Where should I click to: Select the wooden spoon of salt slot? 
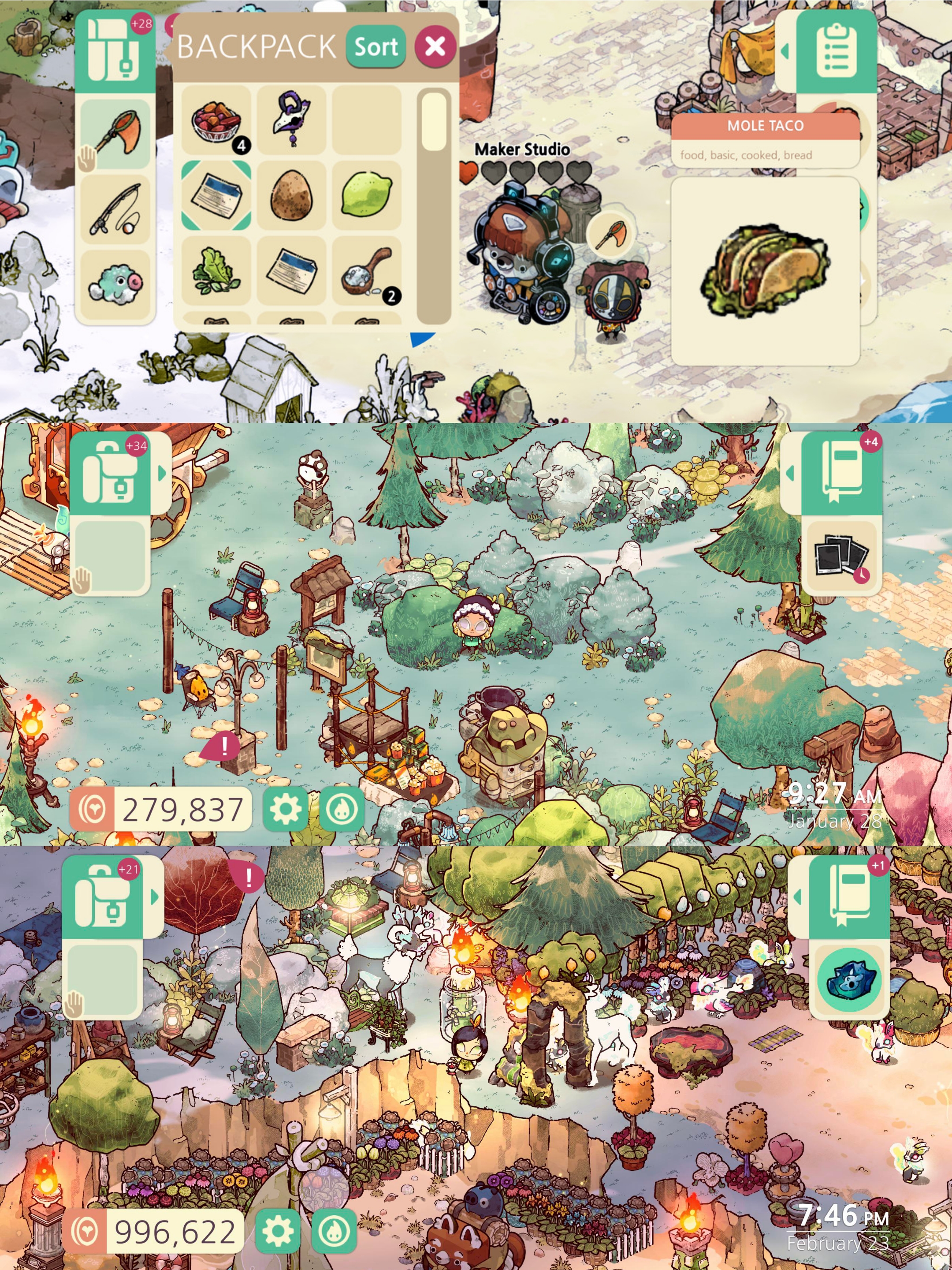pyautogui.click(x=366, y=270)
